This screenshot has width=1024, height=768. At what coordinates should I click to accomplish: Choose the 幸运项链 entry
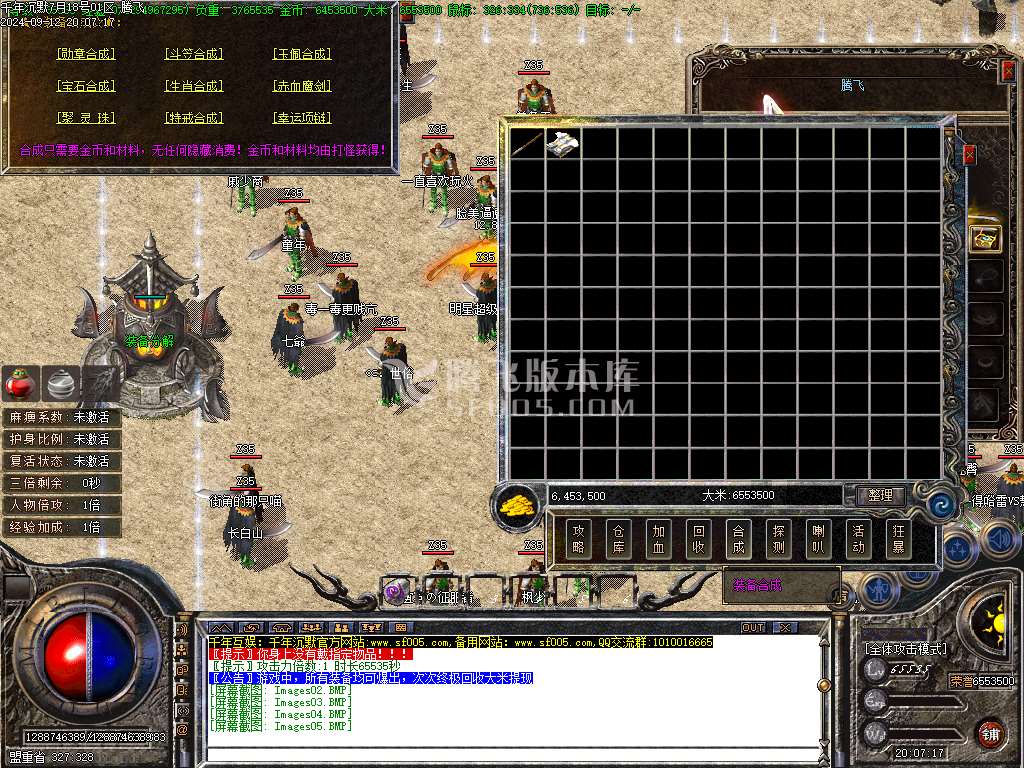tap(302, 118)
